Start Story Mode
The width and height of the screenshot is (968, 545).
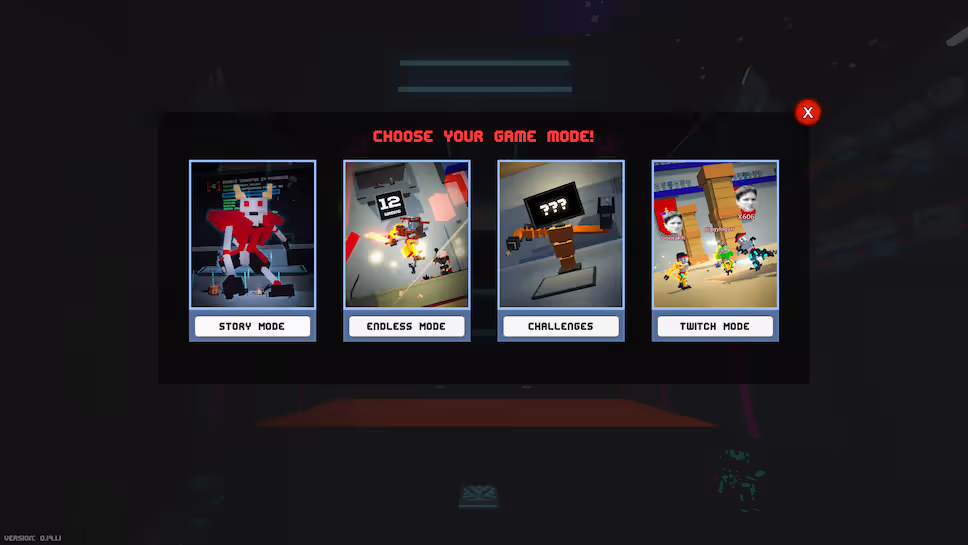click(252, 326)
